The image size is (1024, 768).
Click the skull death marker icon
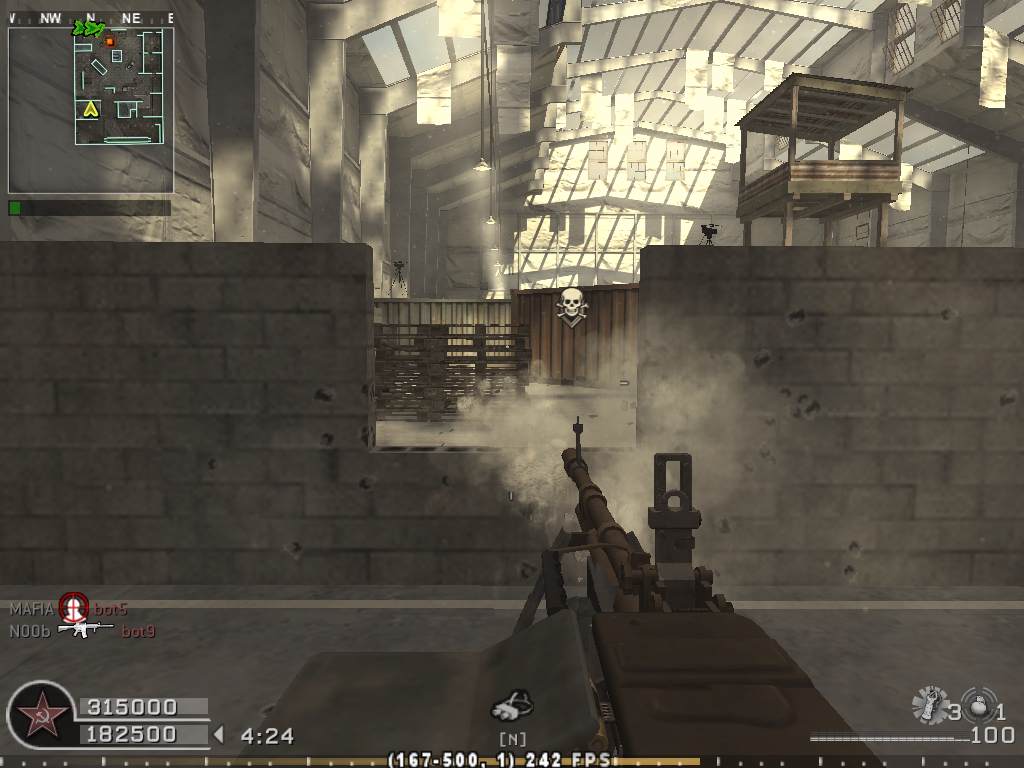571,305
